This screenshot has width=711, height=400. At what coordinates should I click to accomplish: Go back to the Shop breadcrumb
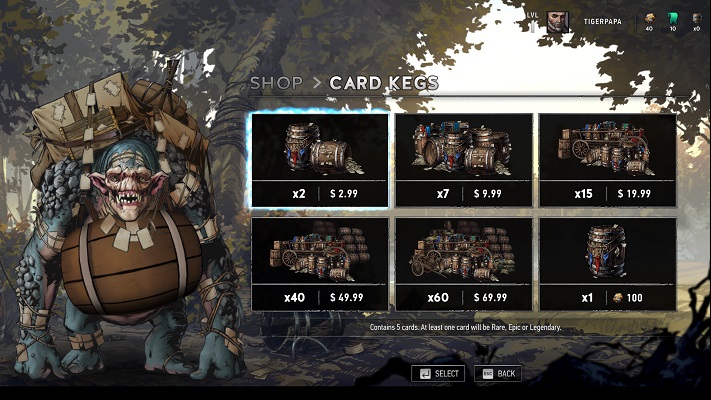tap(275, 83)
